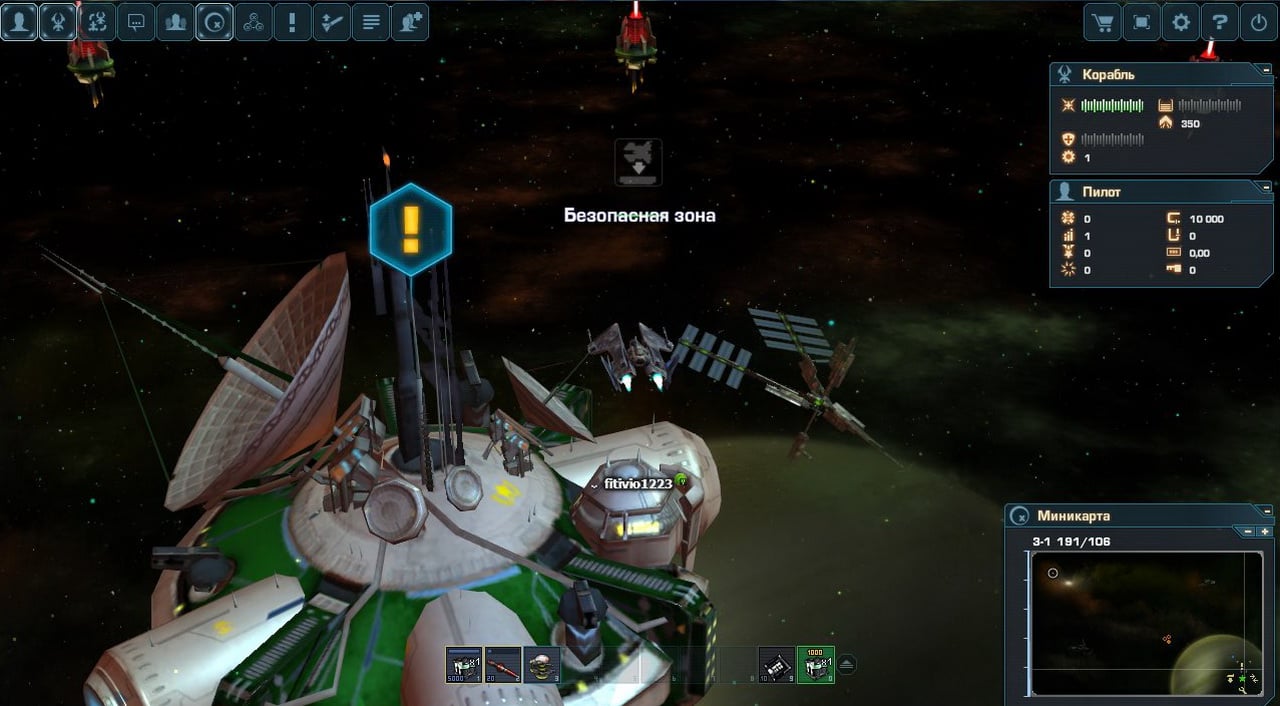Toggle fullscreen mode button
Screen dimensions: 1280x706
click(x=1142, y=22)
